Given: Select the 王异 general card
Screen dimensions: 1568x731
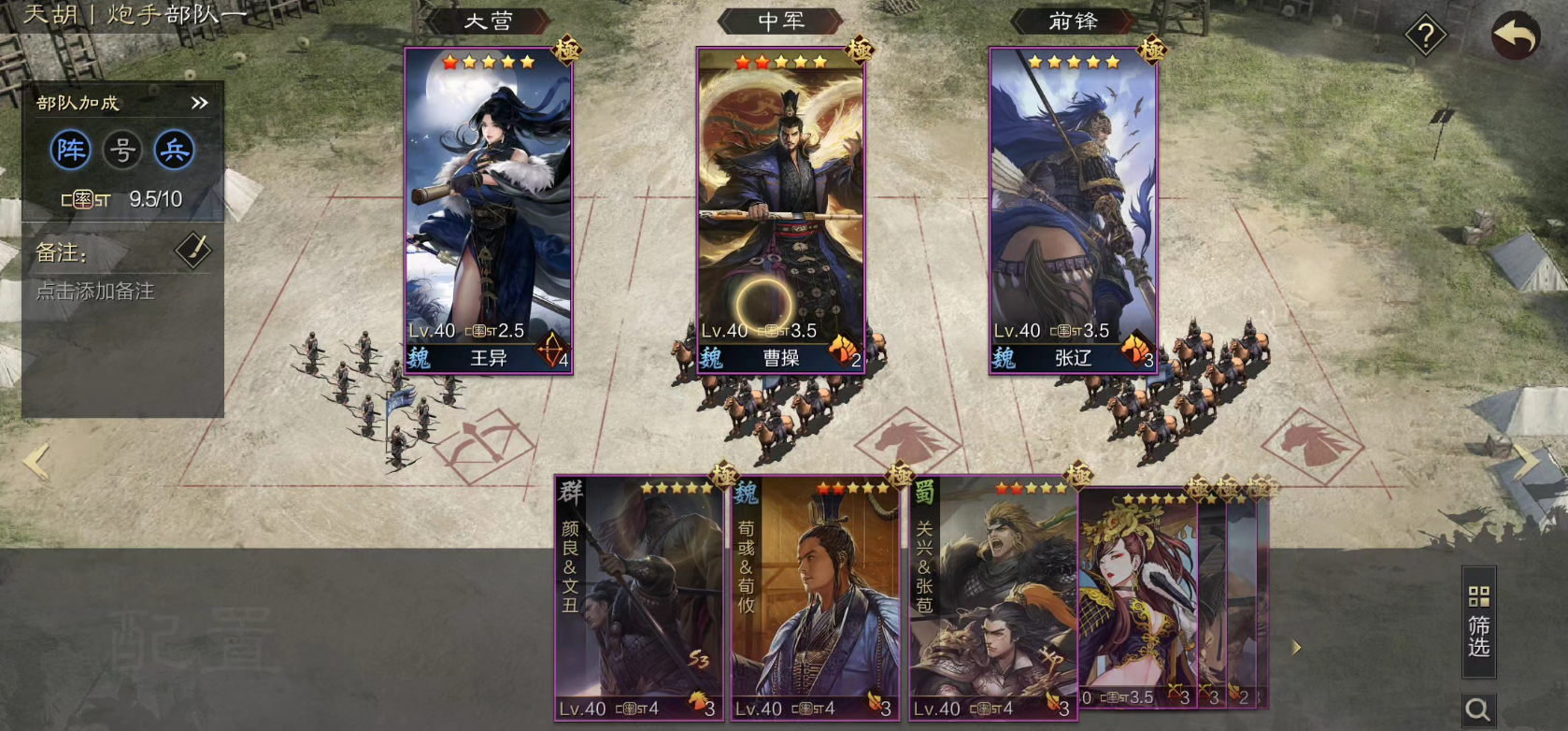Looking at the screenshot, I should [488, 210].
